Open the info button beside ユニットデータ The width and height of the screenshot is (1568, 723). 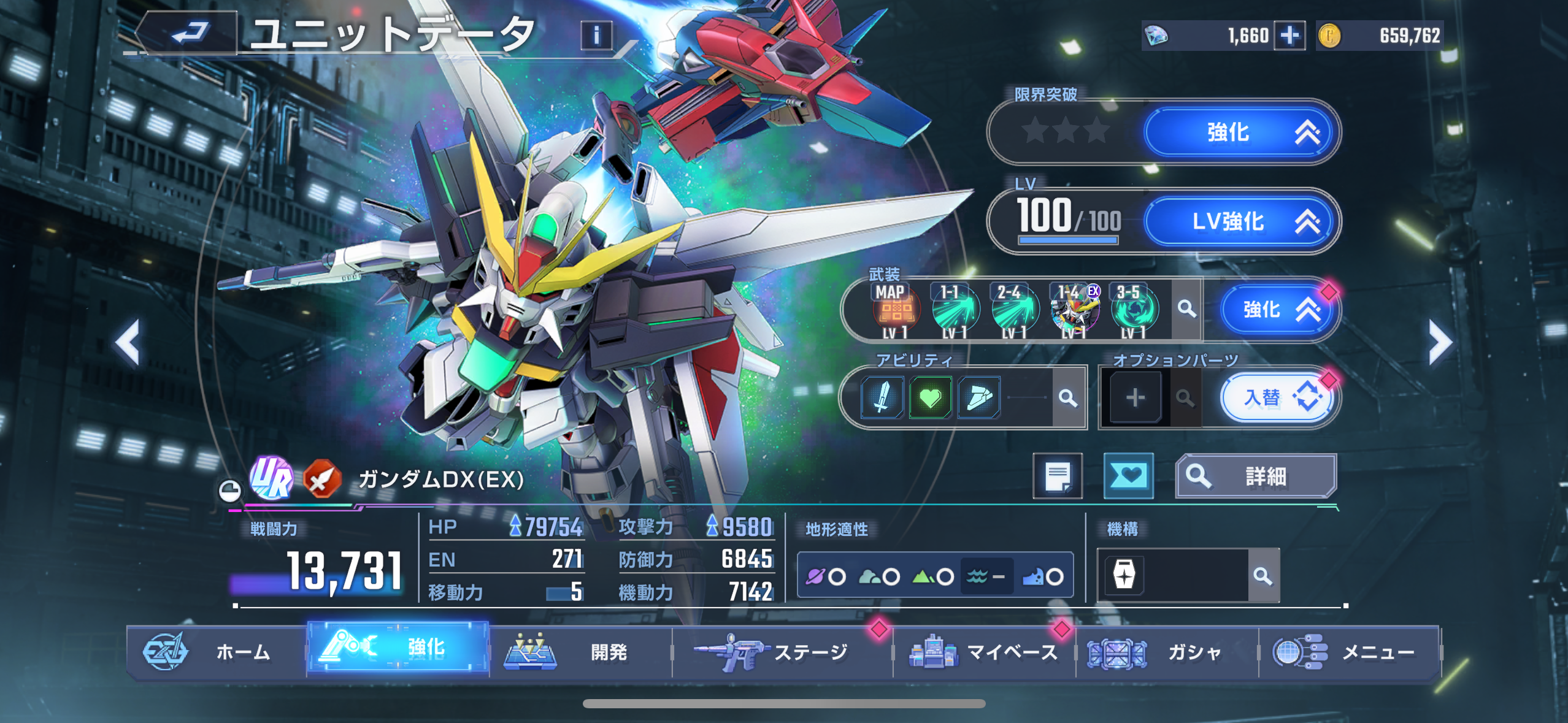click(x=596, y=35)
